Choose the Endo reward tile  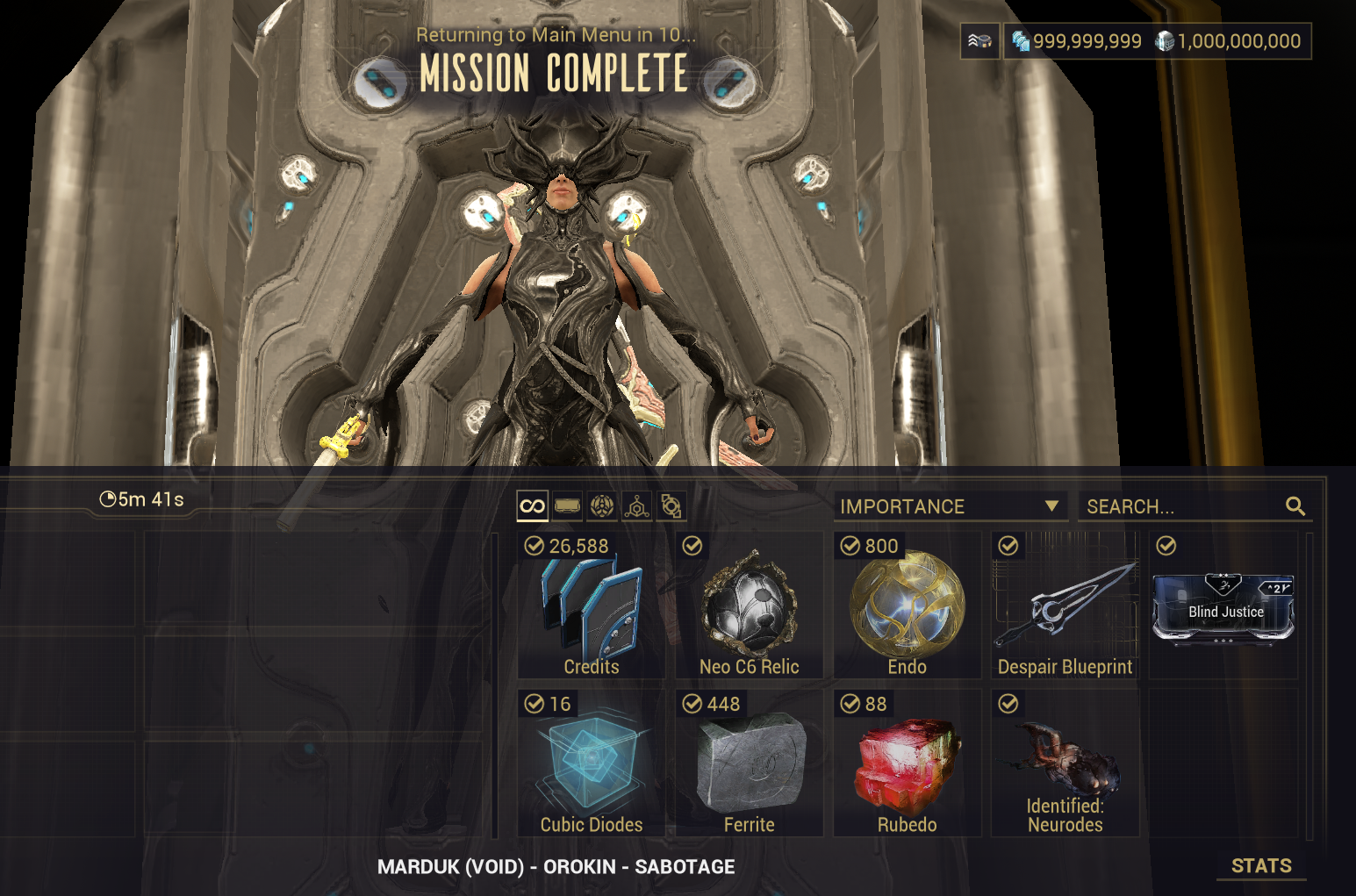[x=907, y=606]
